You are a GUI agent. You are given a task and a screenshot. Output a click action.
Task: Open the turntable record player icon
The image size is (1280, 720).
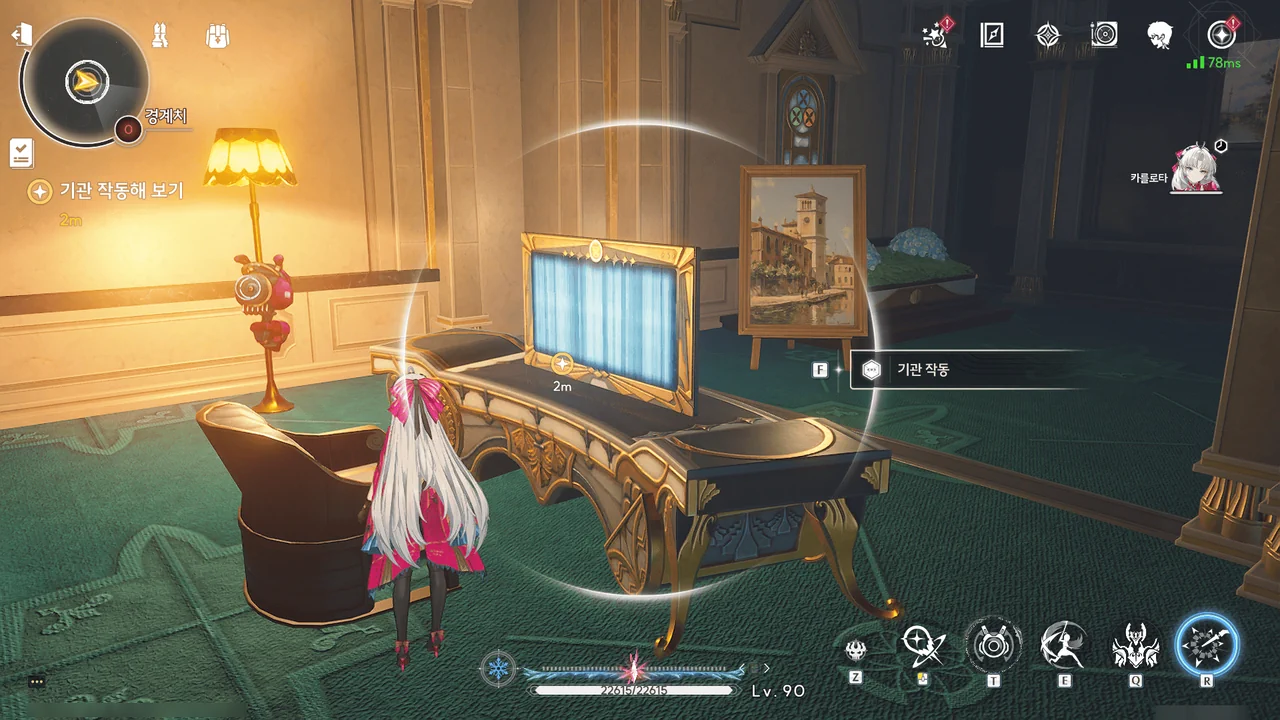click(1103, 36)
